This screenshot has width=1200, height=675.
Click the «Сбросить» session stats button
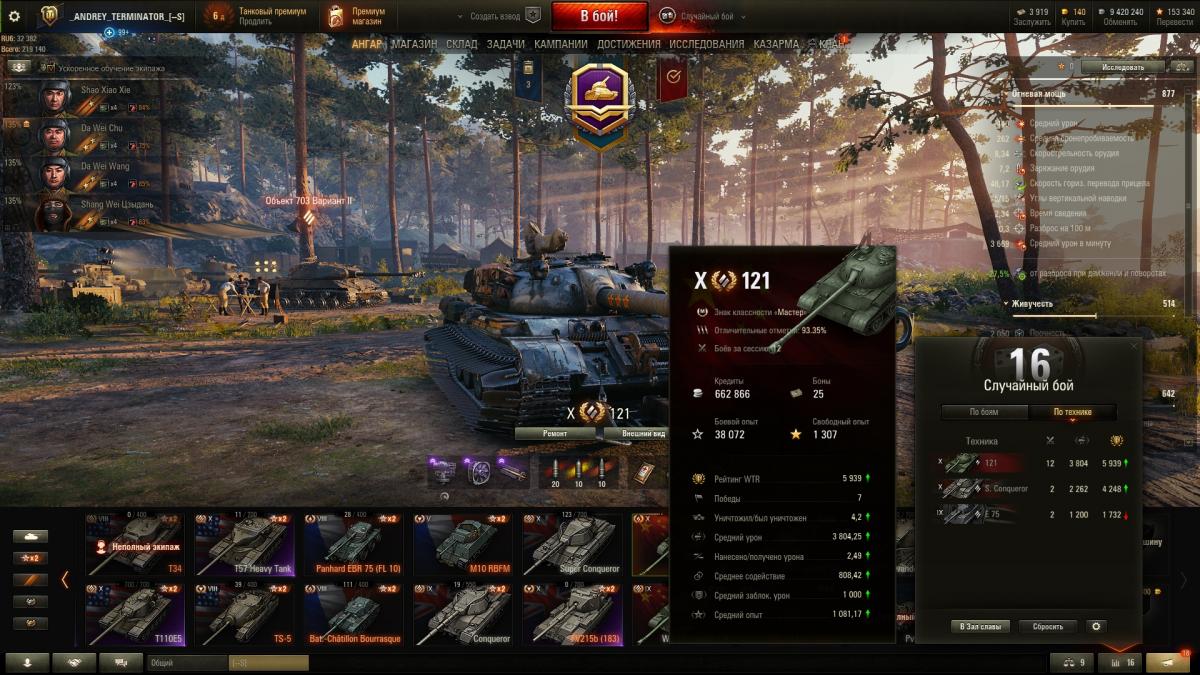pyautogui.click(x=1048, y=627)
